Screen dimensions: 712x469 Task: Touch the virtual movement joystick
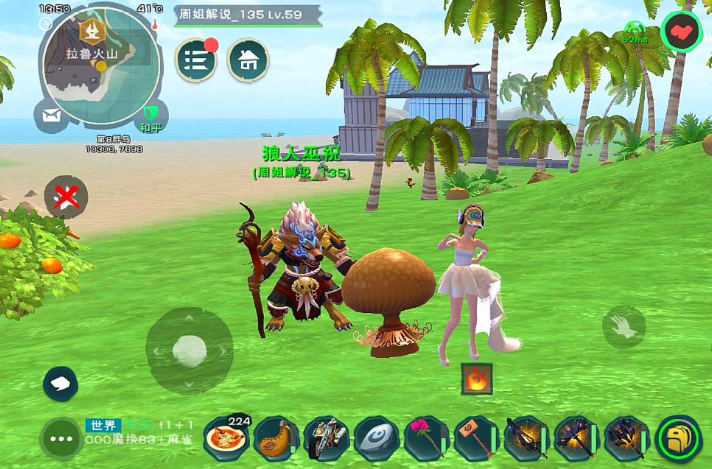coord(189,350)
